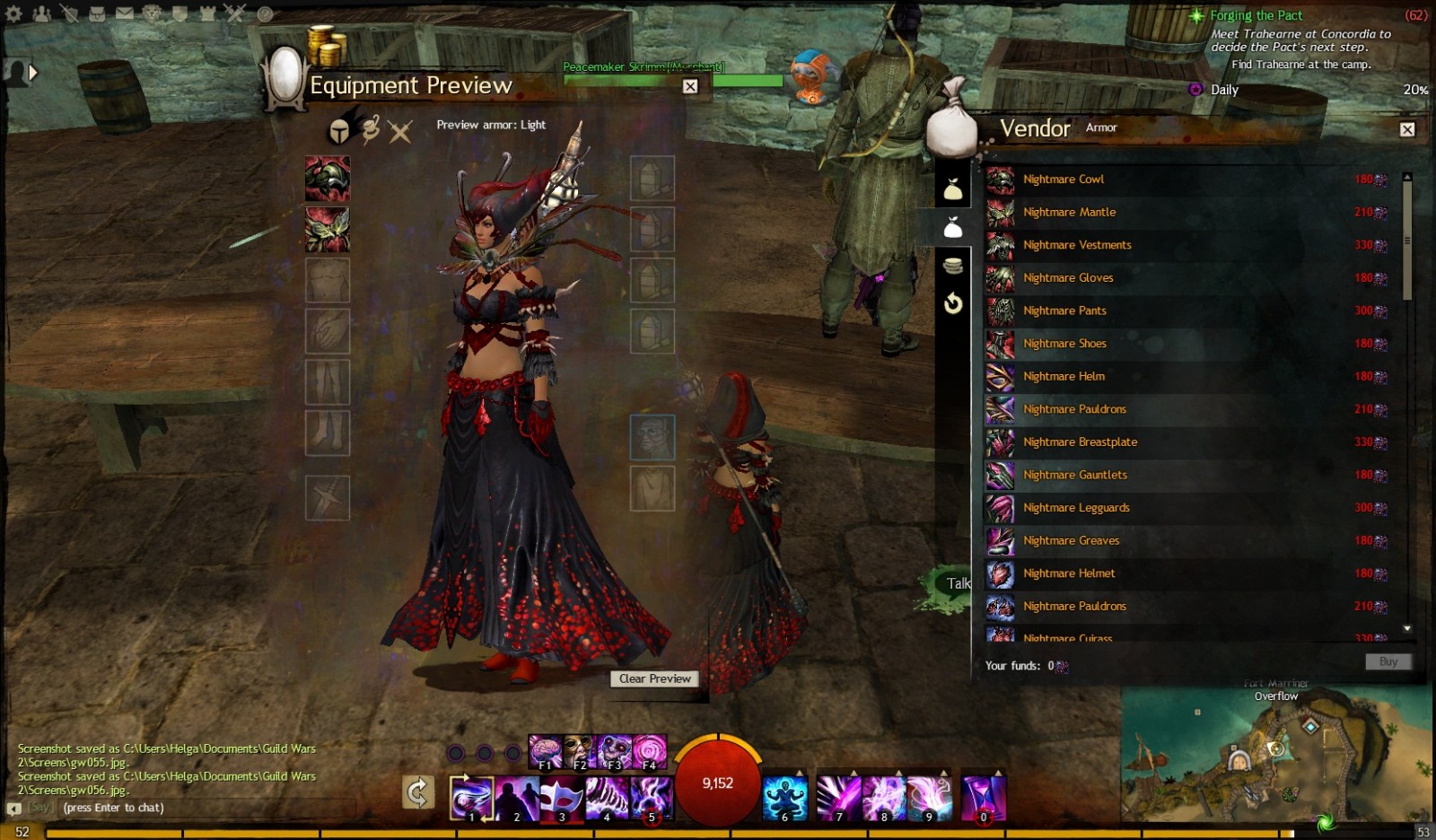Expand the Daily achievement tracker
The width and height of the screenshot is (1436, 840).
[x=1224, y=90]
